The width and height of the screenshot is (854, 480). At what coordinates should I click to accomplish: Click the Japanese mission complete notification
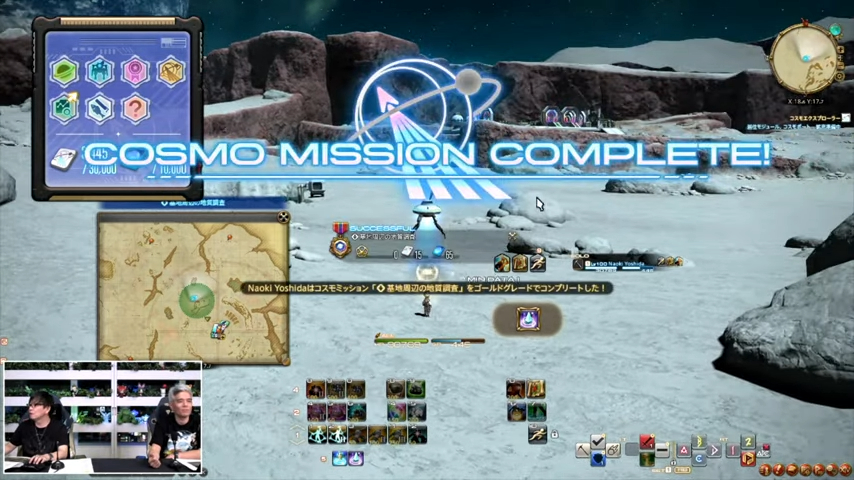(x=427, y=288)
